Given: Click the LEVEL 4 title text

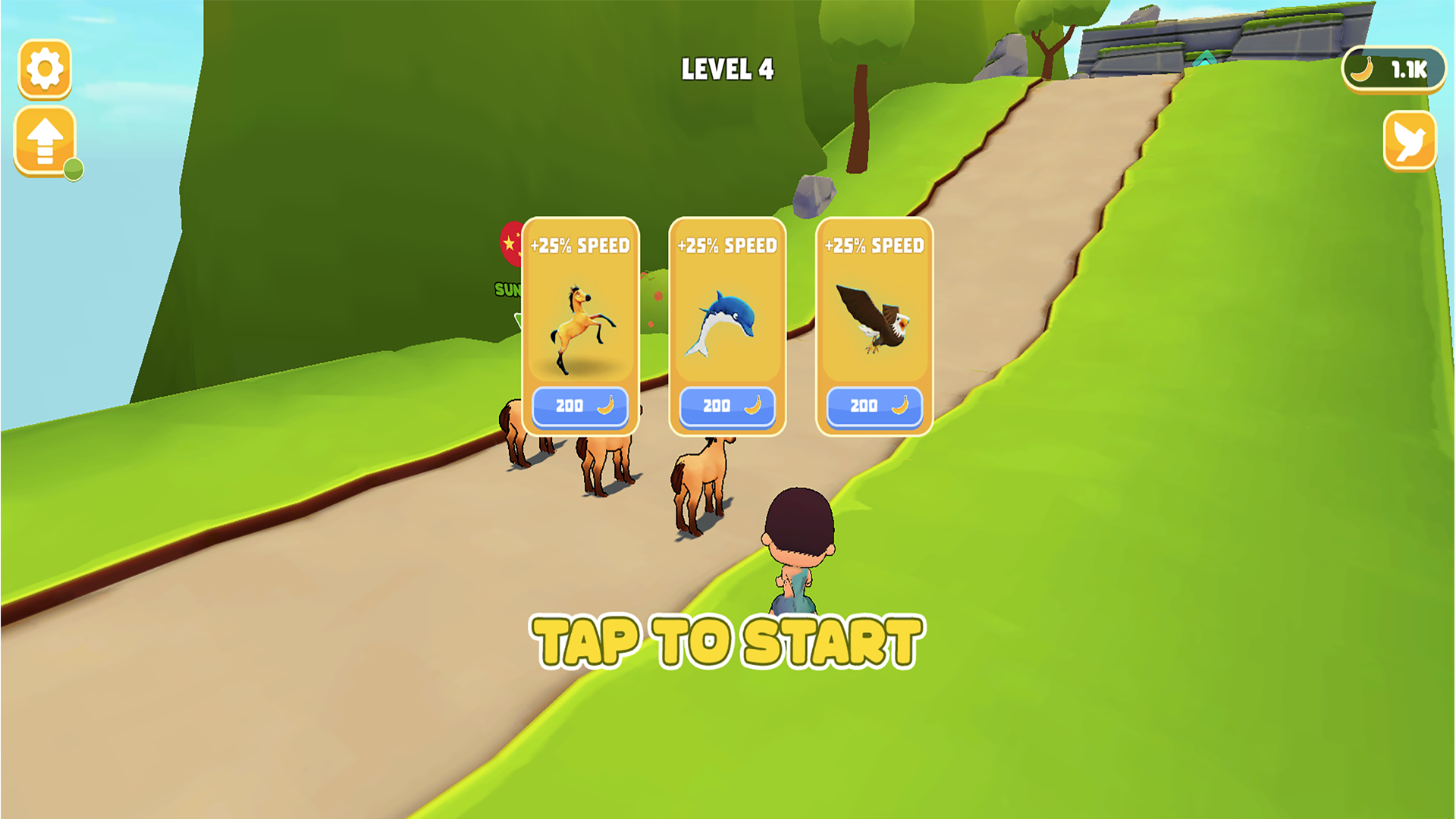Looking at the screenshot, I should (x=726, y=69).
